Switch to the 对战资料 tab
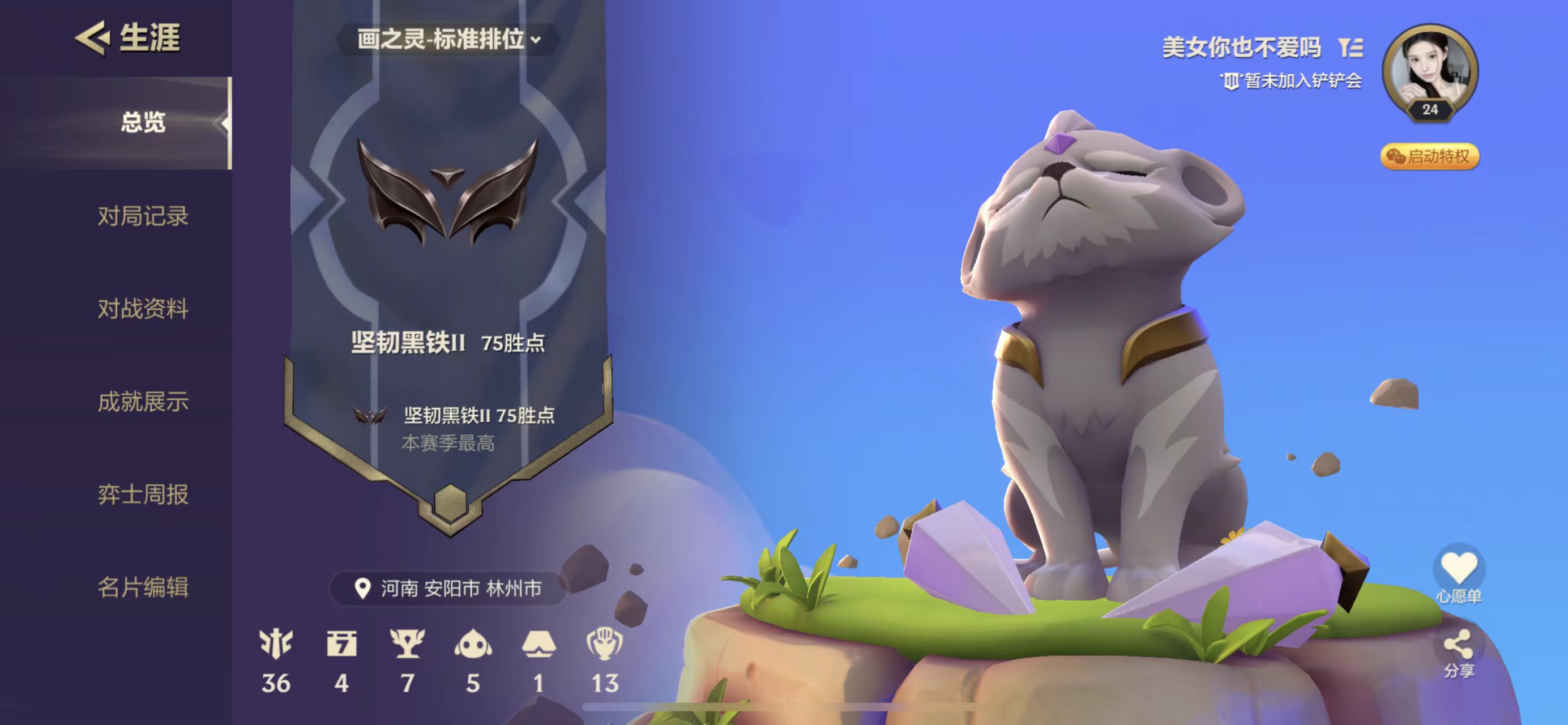The image size is (1568, 725). pyautogui.click(x=143, y=309)
